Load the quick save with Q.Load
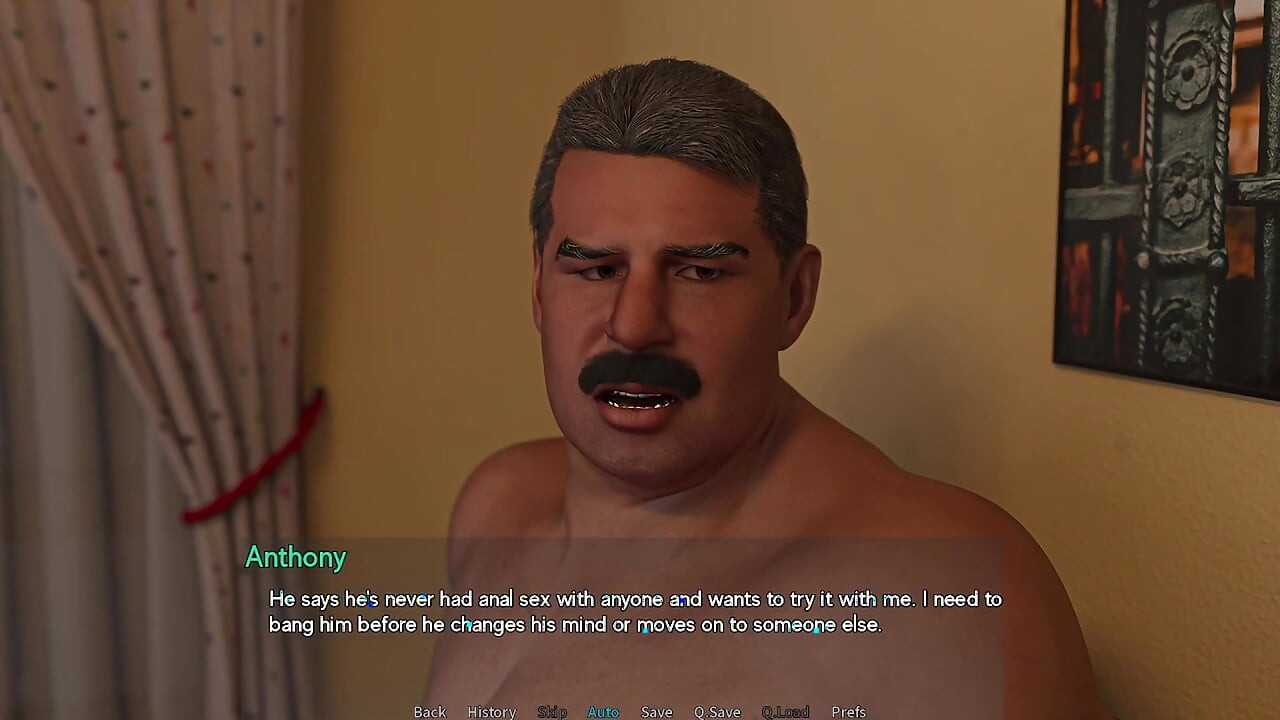1280x720 pixels. [786, 711]
